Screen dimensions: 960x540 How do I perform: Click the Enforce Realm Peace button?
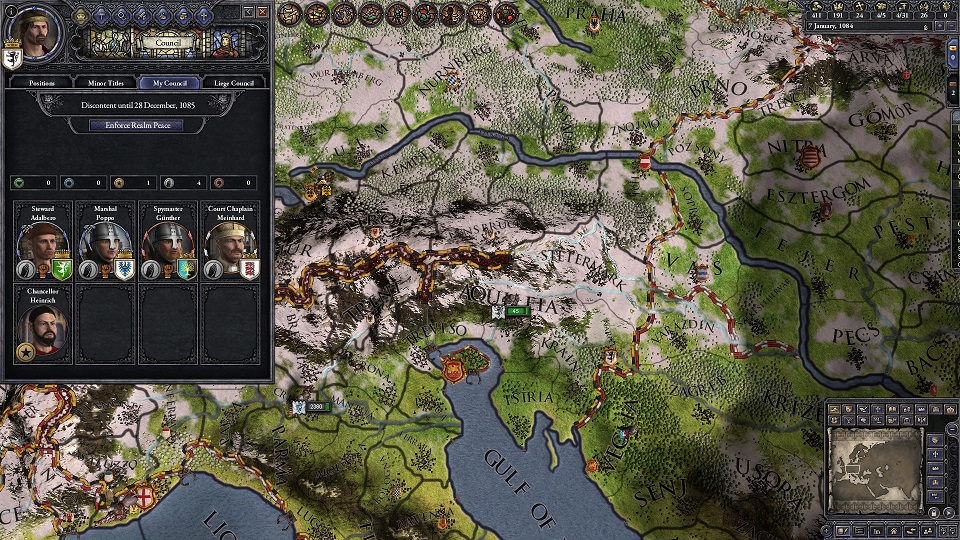click(x=137, y=125)
